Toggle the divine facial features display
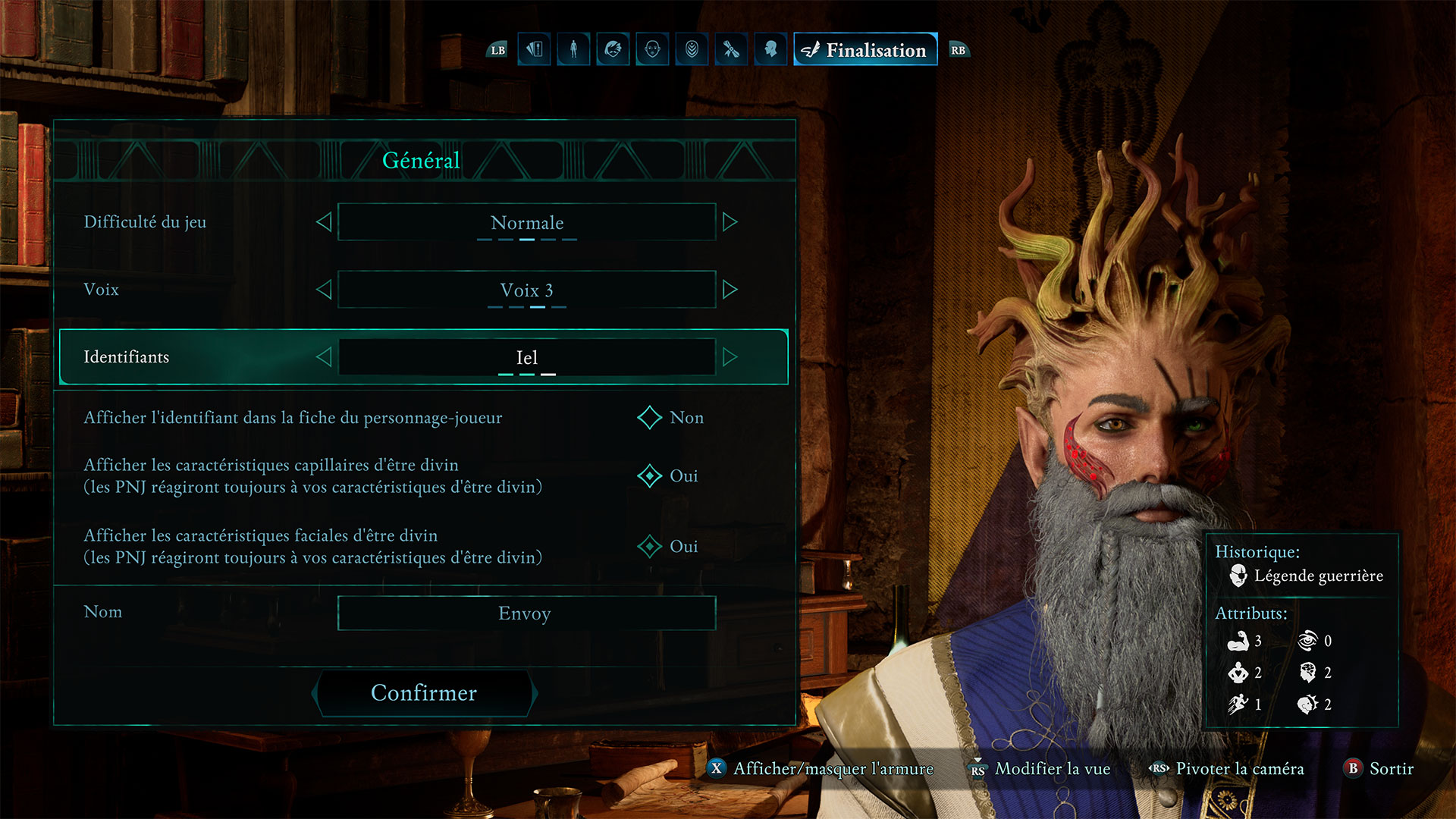 point(650,547)
